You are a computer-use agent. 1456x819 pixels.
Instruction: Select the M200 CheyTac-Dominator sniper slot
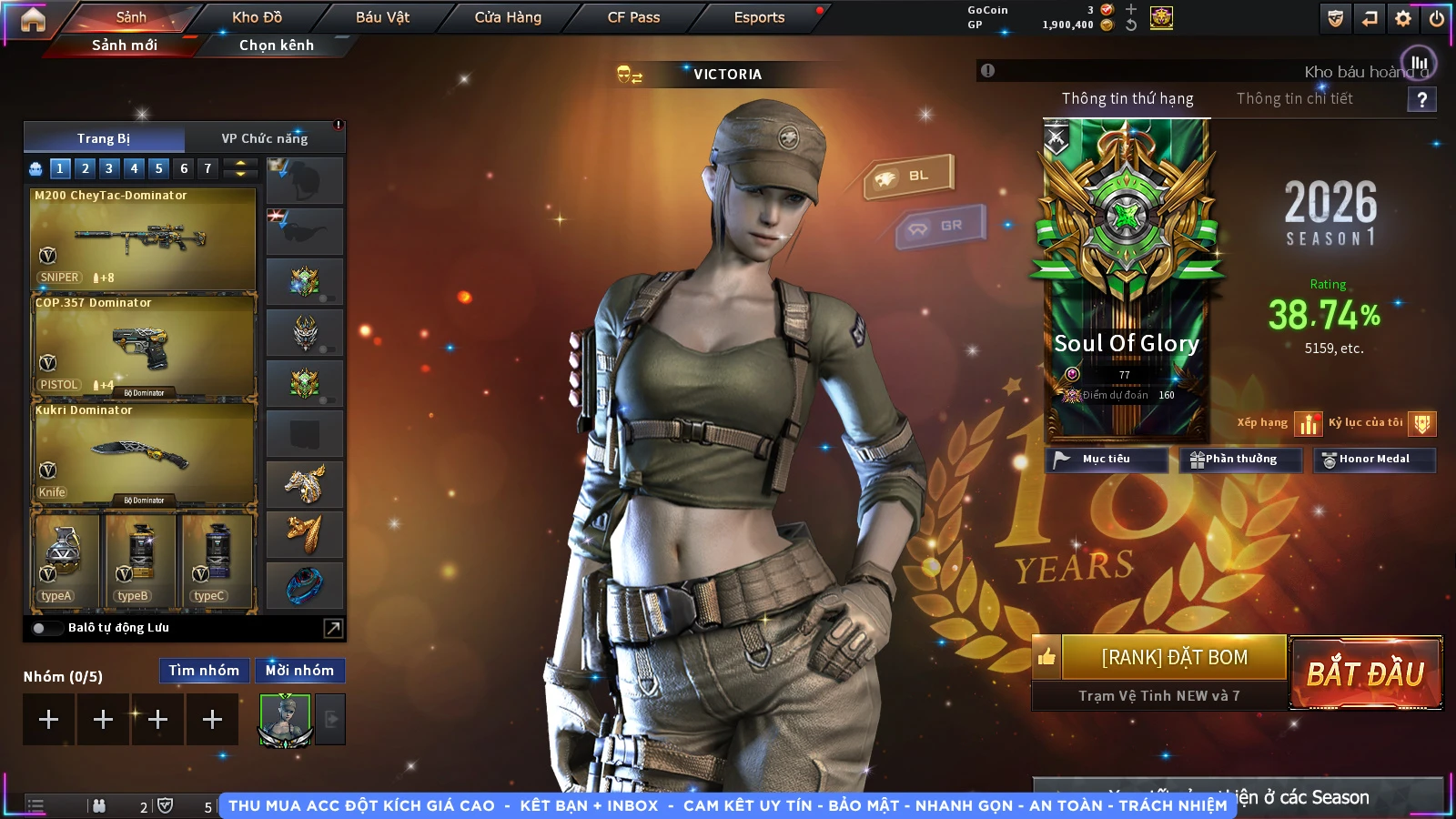tap(143, 238)
